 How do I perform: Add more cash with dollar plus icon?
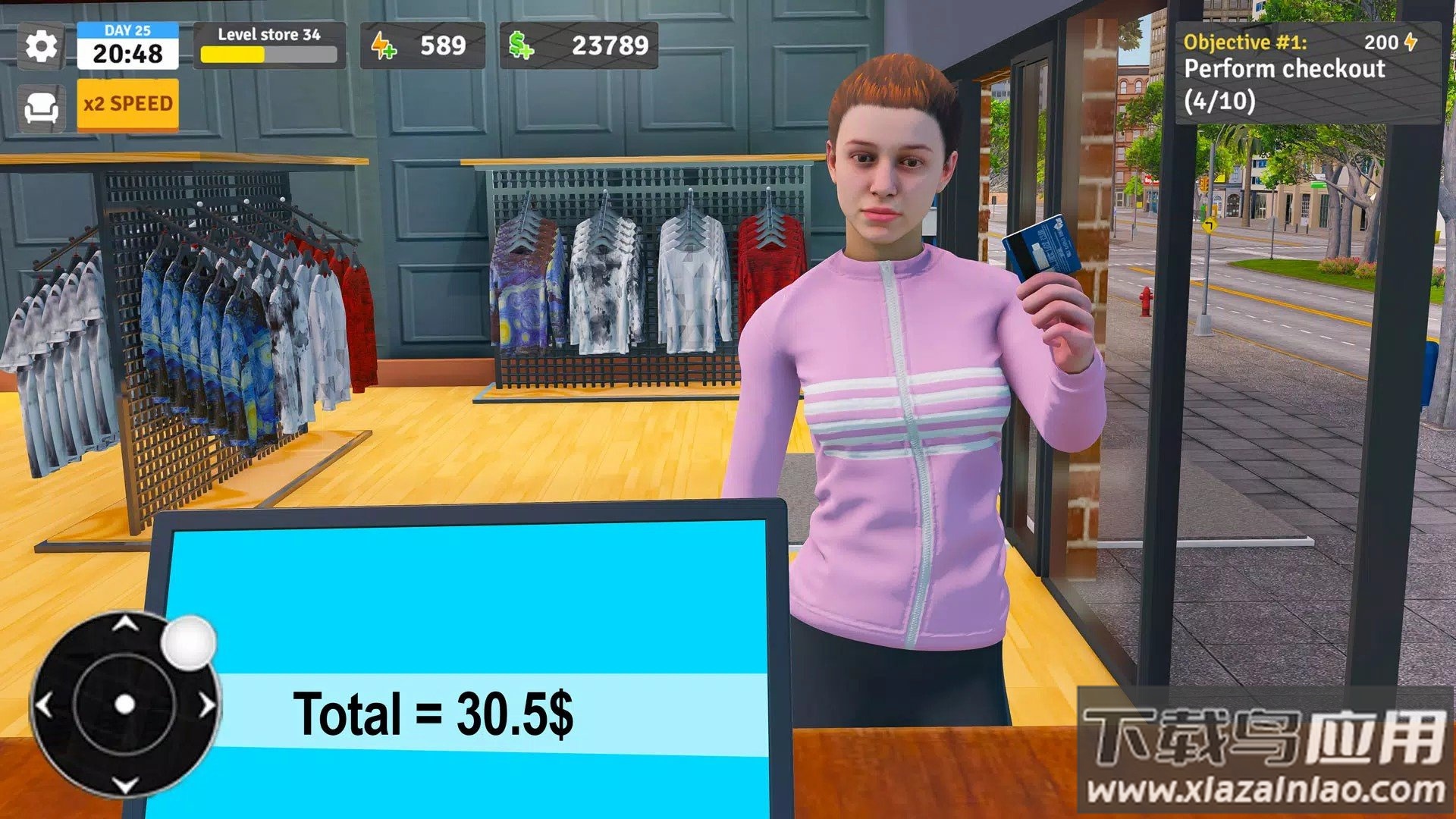click(x=521, y=46)
